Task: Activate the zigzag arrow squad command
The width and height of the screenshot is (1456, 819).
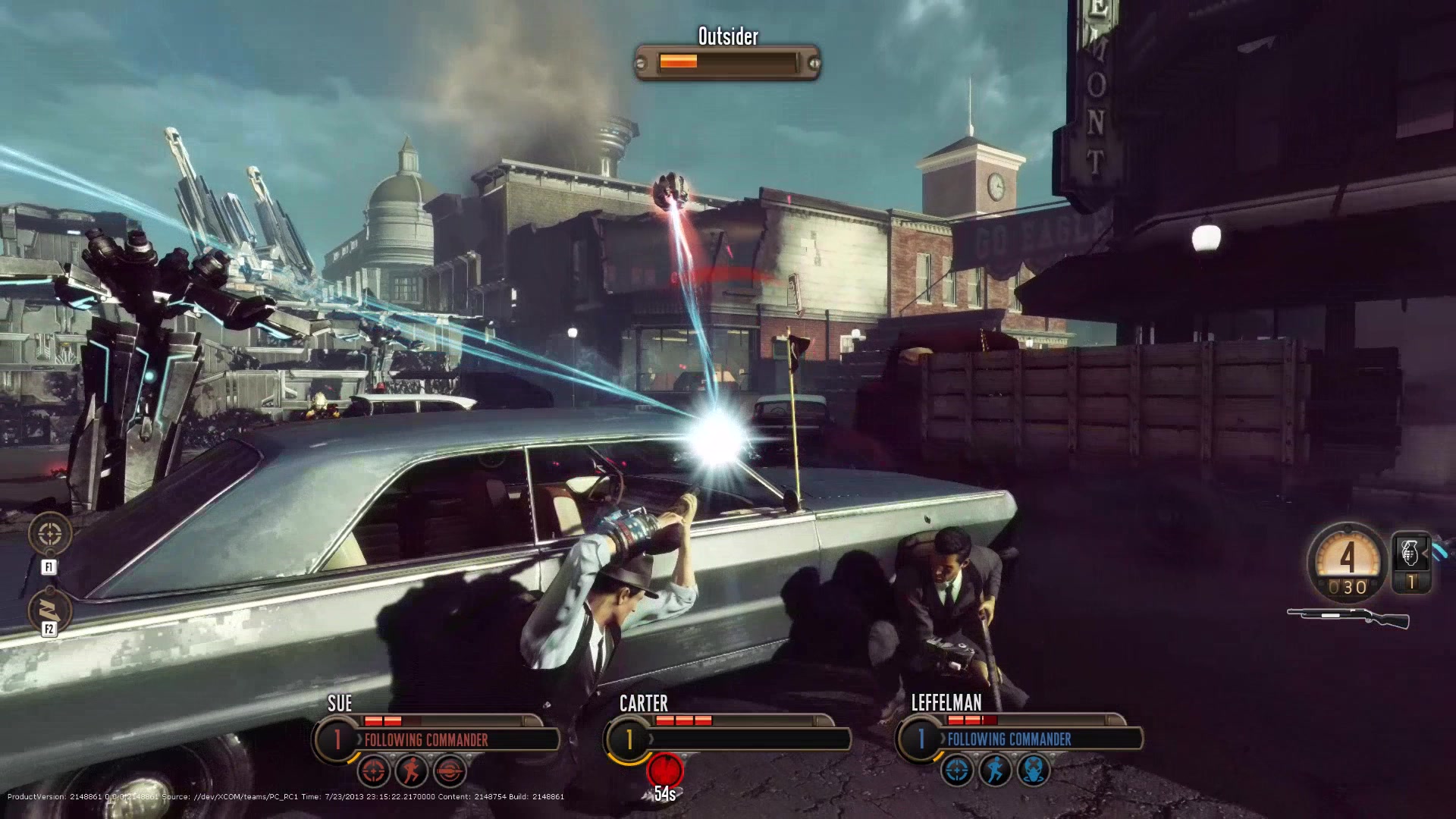Action: pos(50,609)
